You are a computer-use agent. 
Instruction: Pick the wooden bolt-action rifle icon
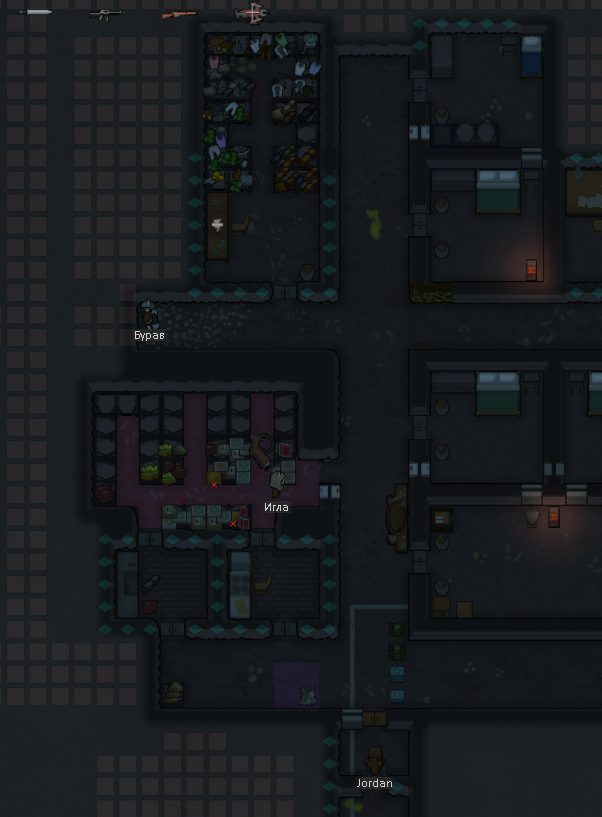point(179,13)
